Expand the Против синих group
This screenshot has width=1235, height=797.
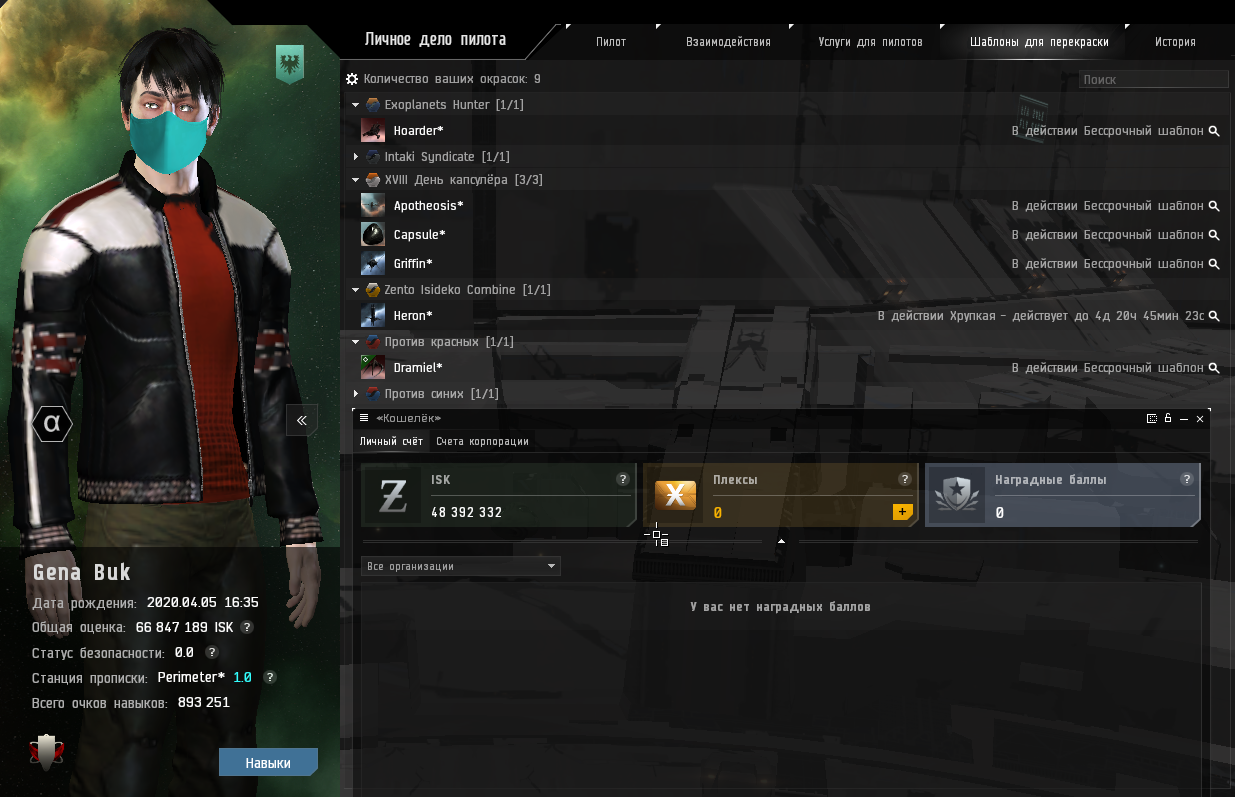click(356, 394)
